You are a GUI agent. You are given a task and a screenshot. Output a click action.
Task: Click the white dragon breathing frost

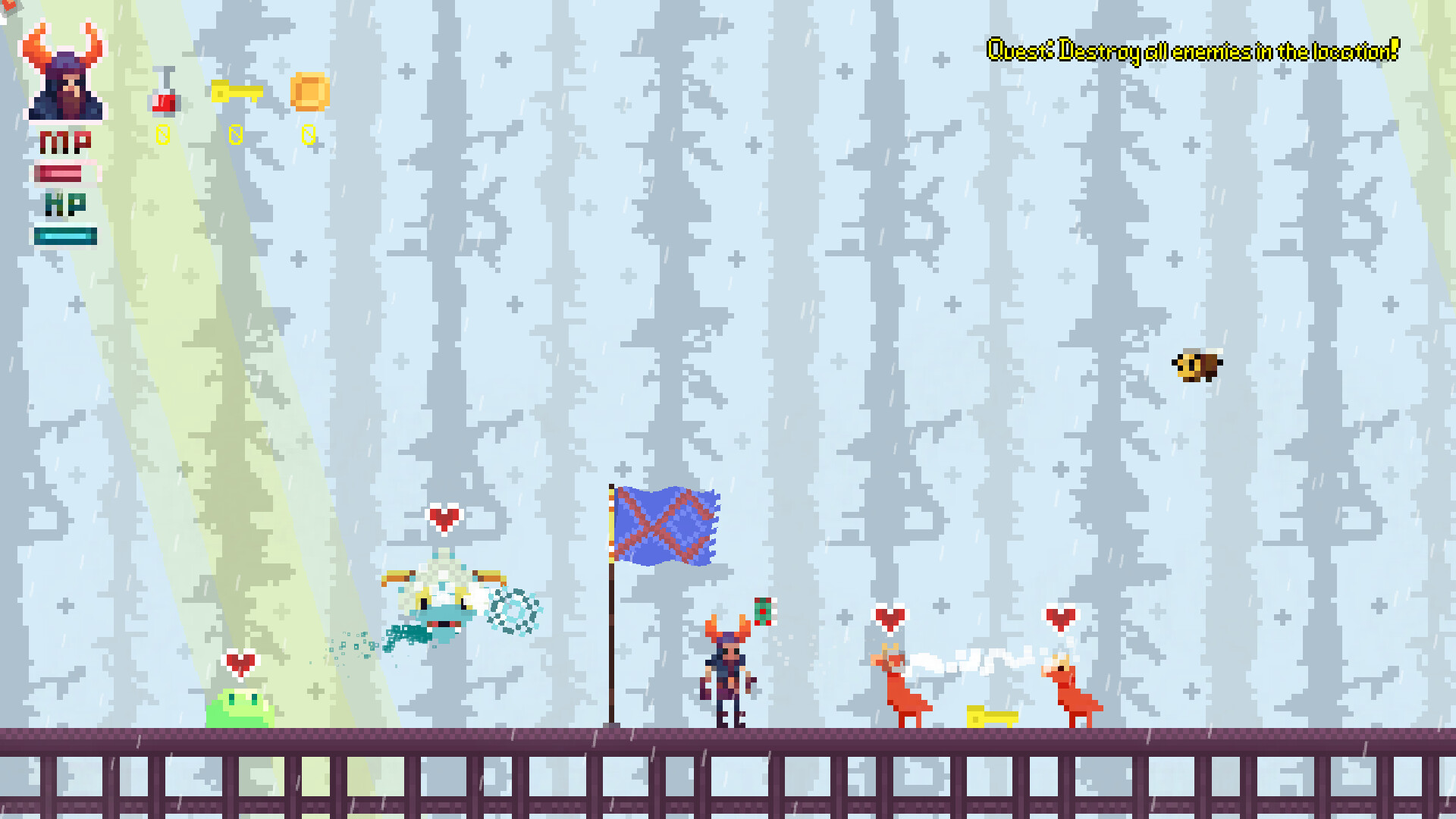444,603
